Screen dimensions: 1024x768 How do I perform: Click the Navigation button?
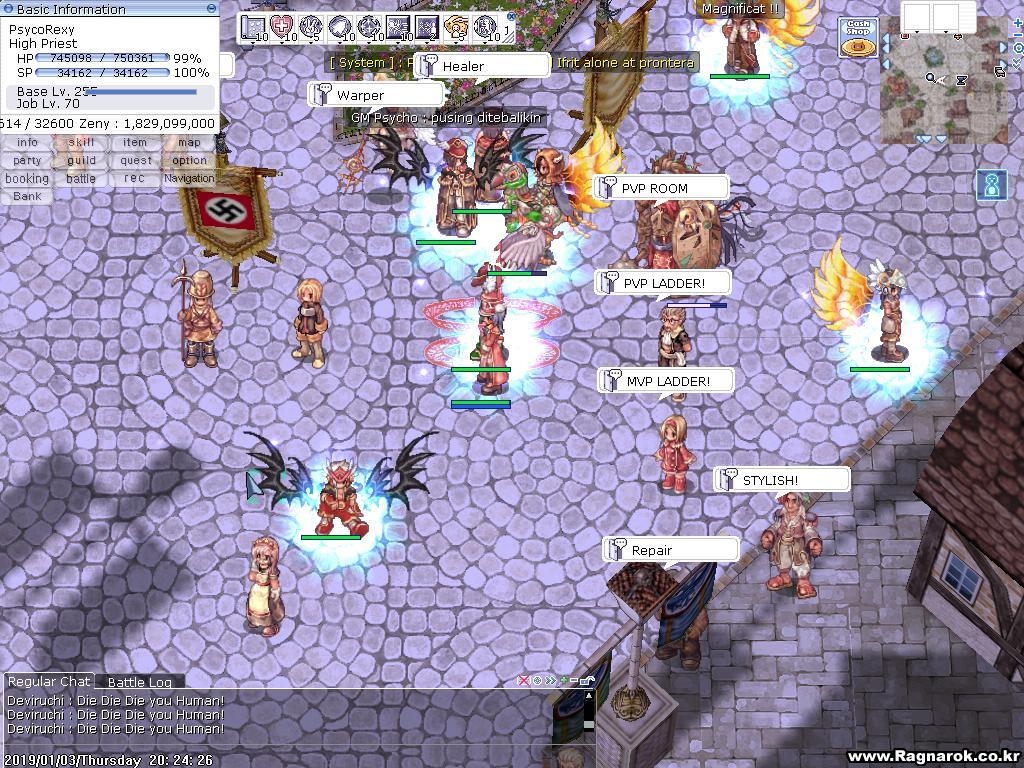(x=189, y=178)
